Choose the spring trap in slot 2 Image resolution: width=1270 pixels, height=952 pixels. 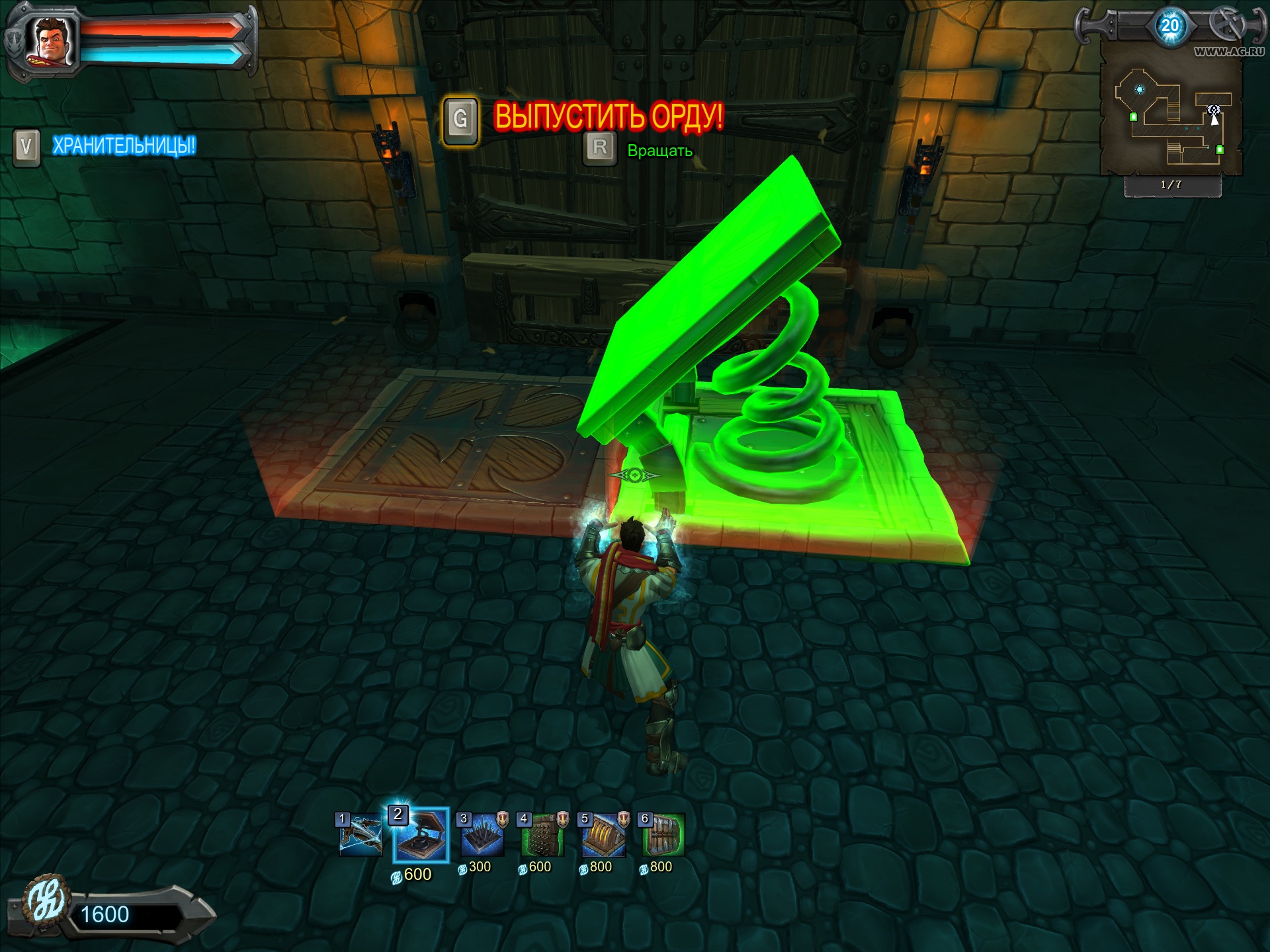(421, 836)
